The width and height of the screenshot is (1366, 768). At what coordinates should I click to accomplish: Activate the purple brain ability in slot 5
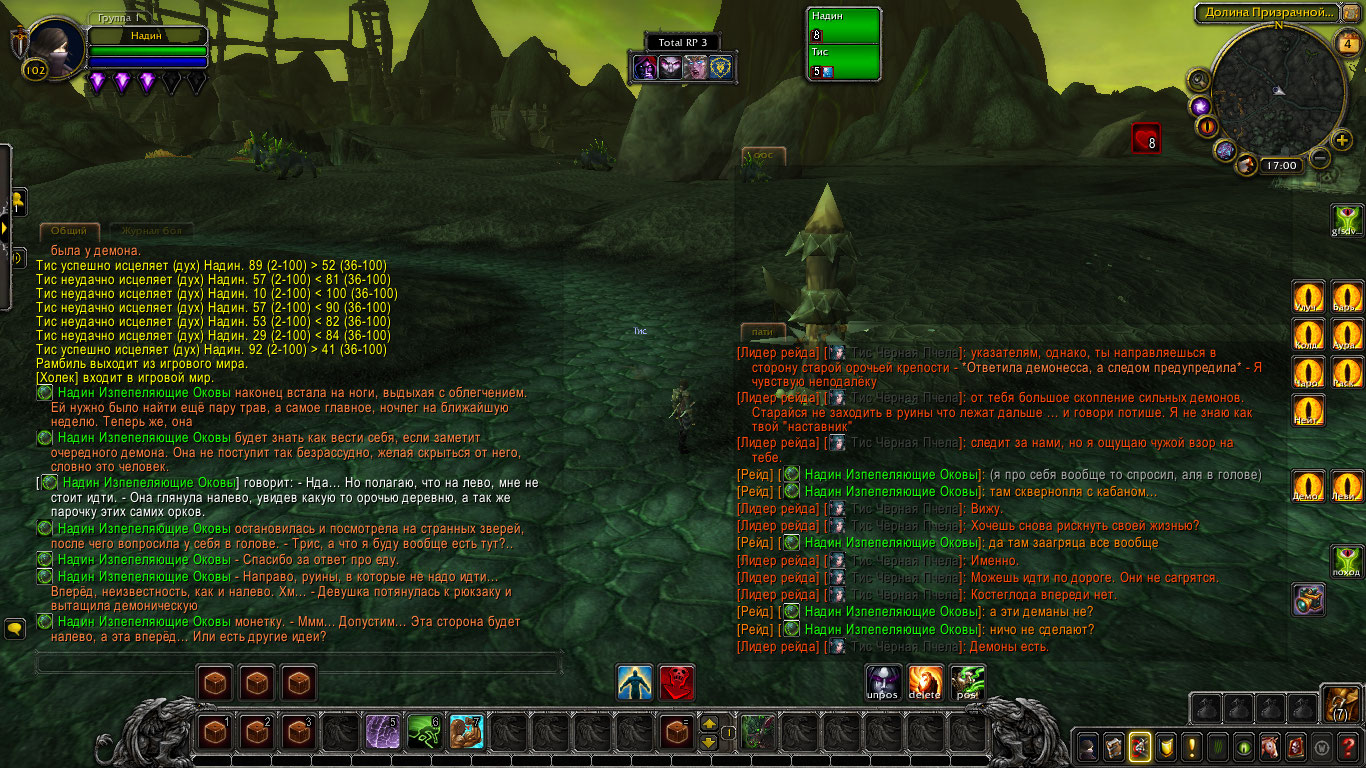click(x=383, y=733)
